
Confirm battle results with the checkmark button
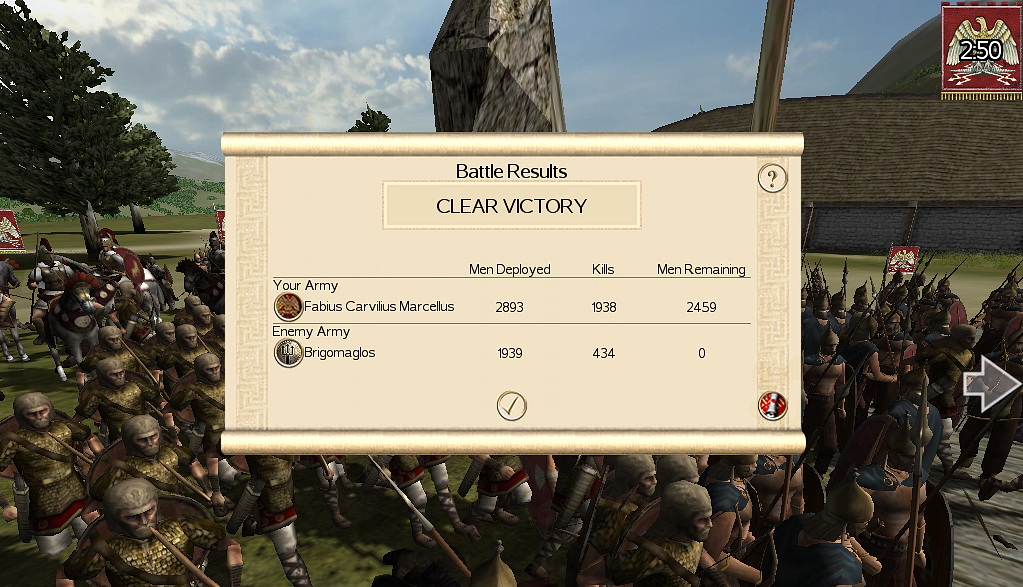(x=511, y=405)
